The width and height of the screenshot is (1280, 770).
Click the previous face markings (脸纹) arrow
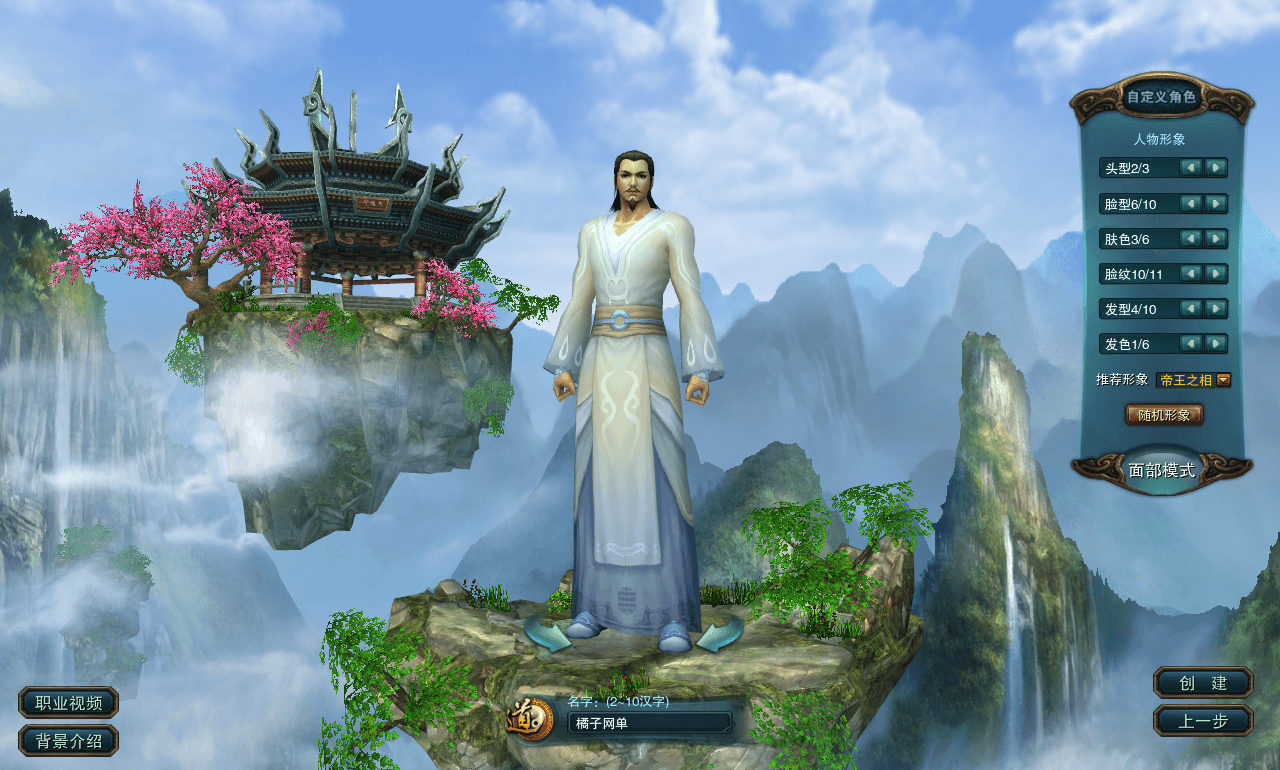[x=1189, y=274]
